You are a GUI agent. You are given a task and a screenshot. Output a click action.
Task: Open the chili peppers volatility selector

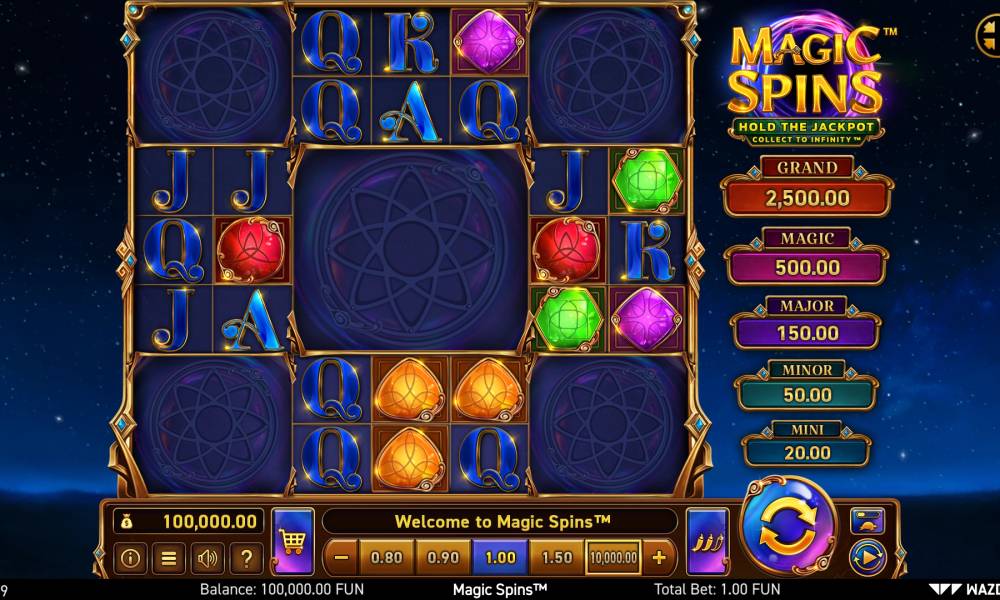(707, 542)
